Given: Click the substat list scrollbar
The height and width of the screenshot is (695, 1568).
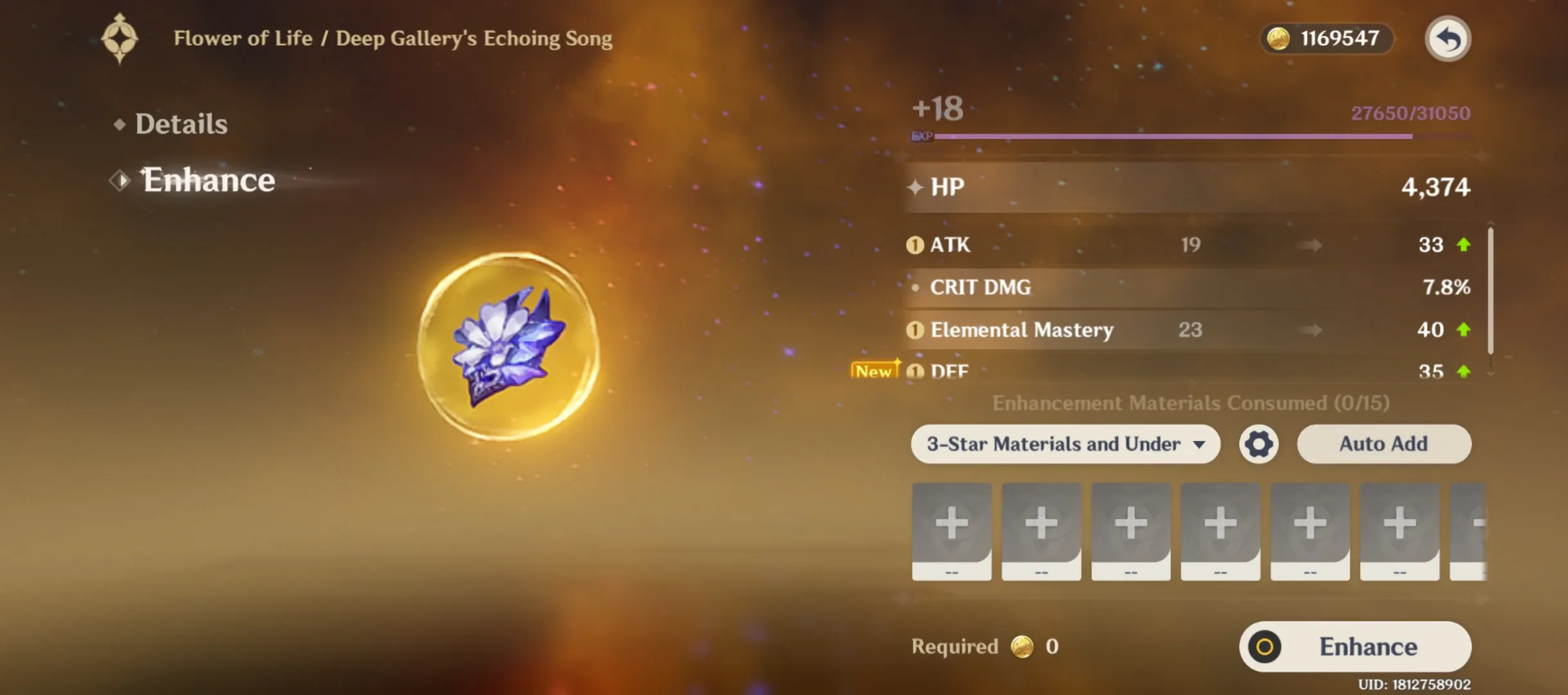Looking at the screenshot, I should tap(1490, 290).
